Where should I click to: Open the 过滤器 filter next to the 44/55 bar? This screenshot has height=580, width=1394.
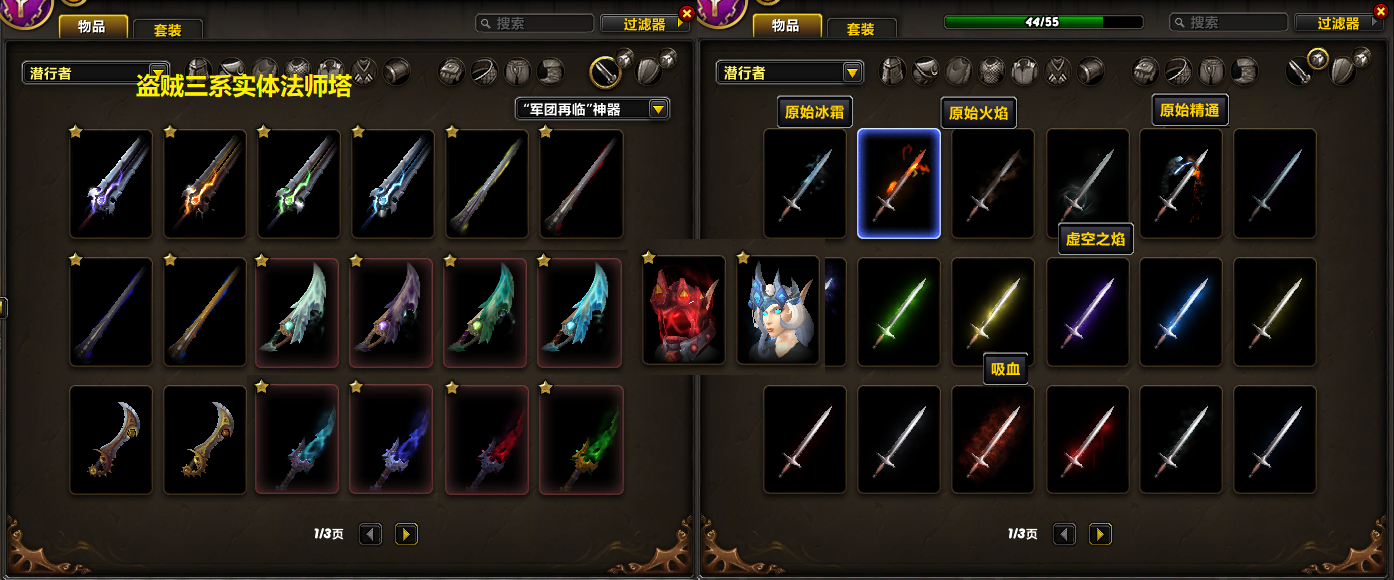coord(1338,23)
